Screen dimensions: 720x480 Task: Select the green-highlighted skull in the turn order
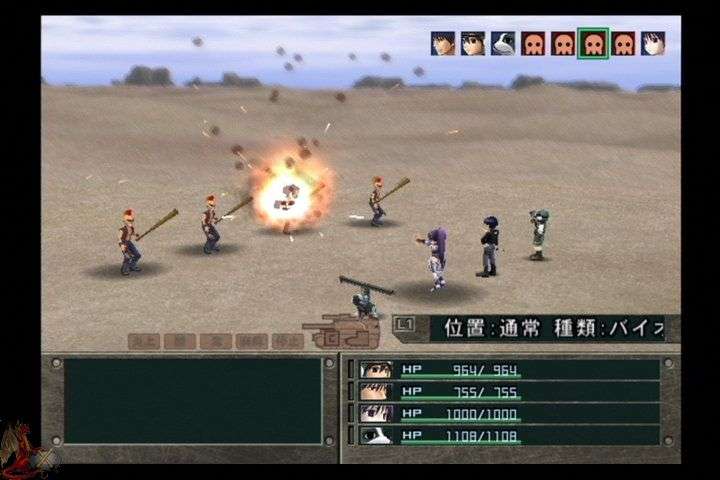click(x=593, y=43)
